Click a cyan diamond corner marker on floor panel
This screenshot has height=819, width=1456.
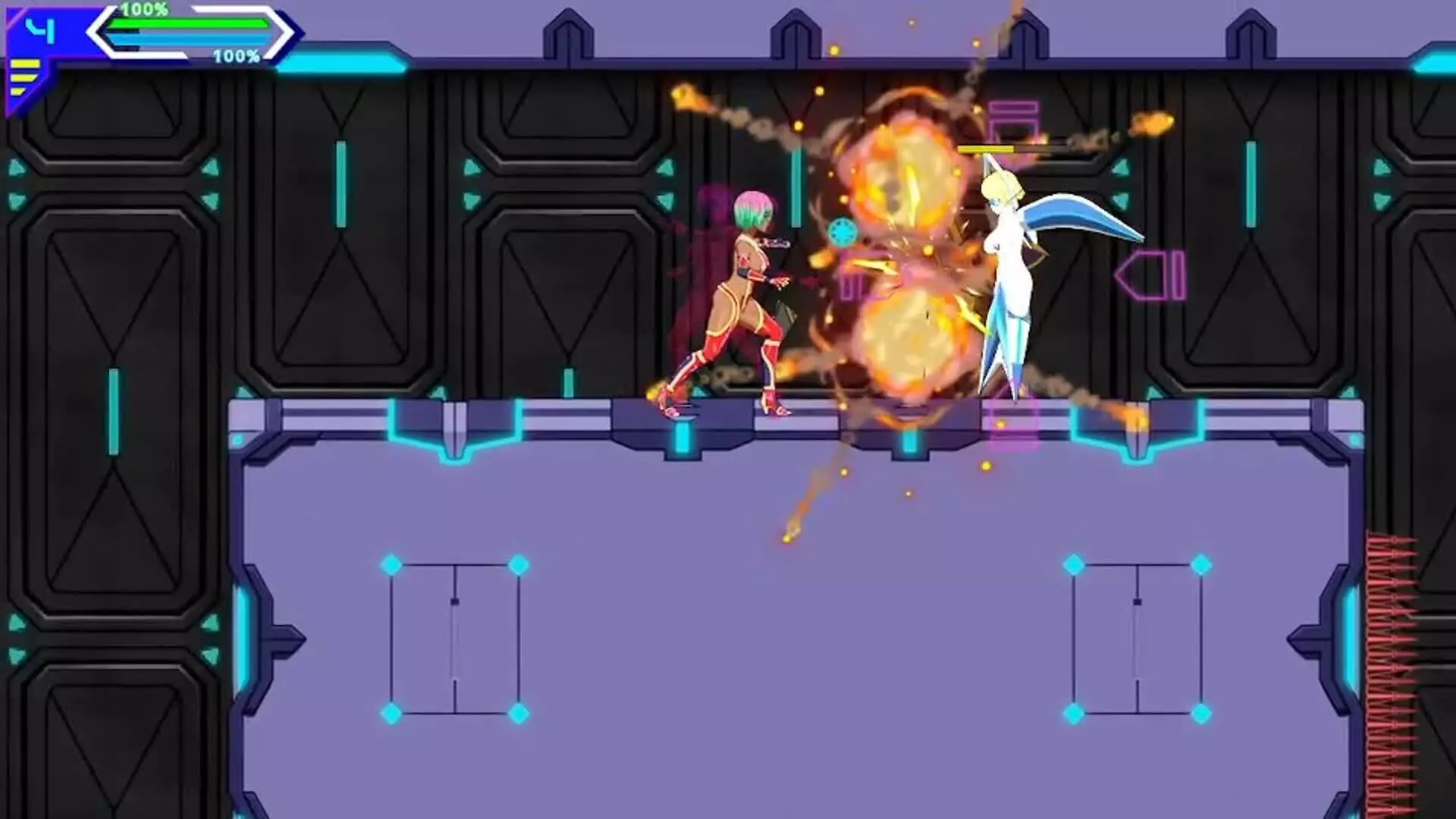(392, 564)
